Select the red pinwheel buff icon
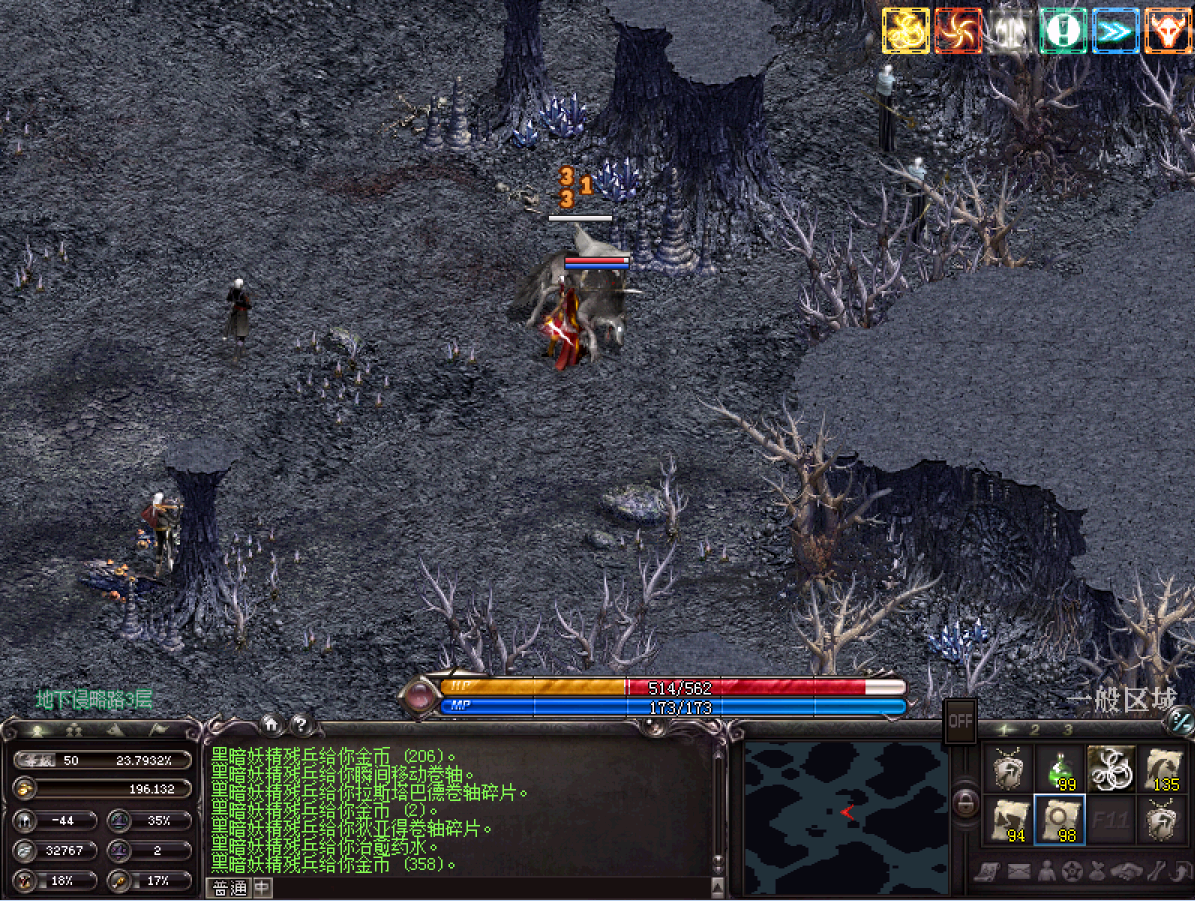 [958, 31]
